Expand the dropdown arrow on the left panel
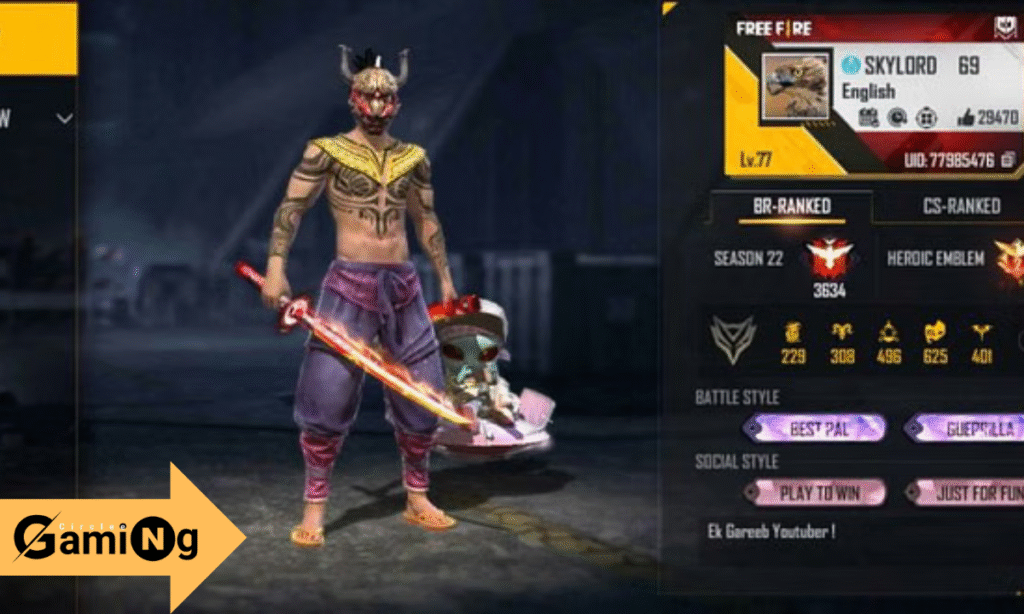1024x614 pixels. tap(65, 119)
